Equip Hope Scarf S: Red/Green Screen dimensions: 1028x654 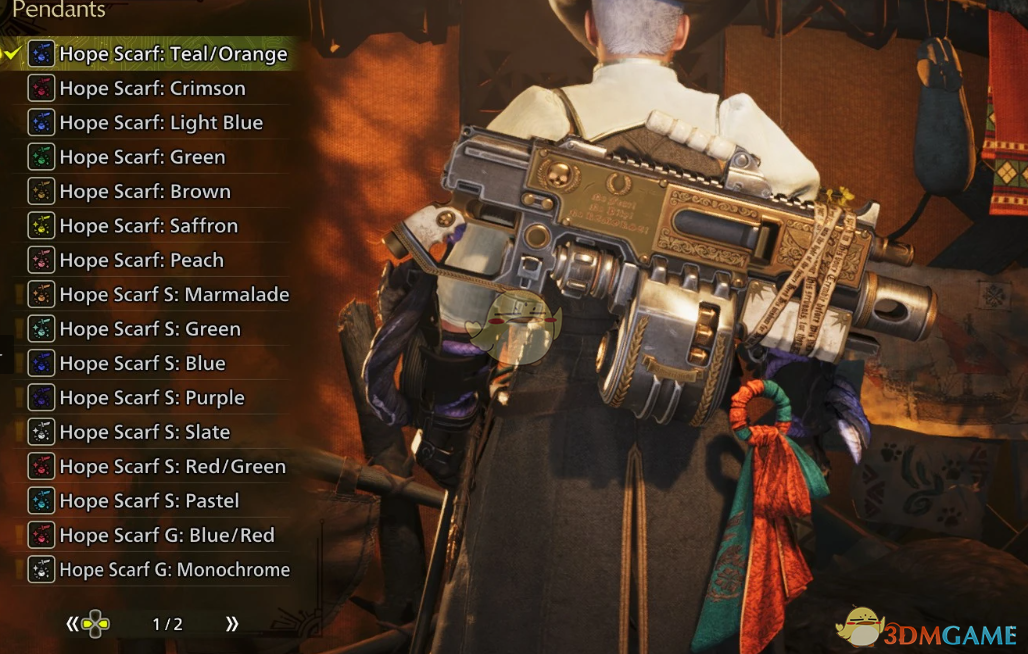[x=172, y=466]
